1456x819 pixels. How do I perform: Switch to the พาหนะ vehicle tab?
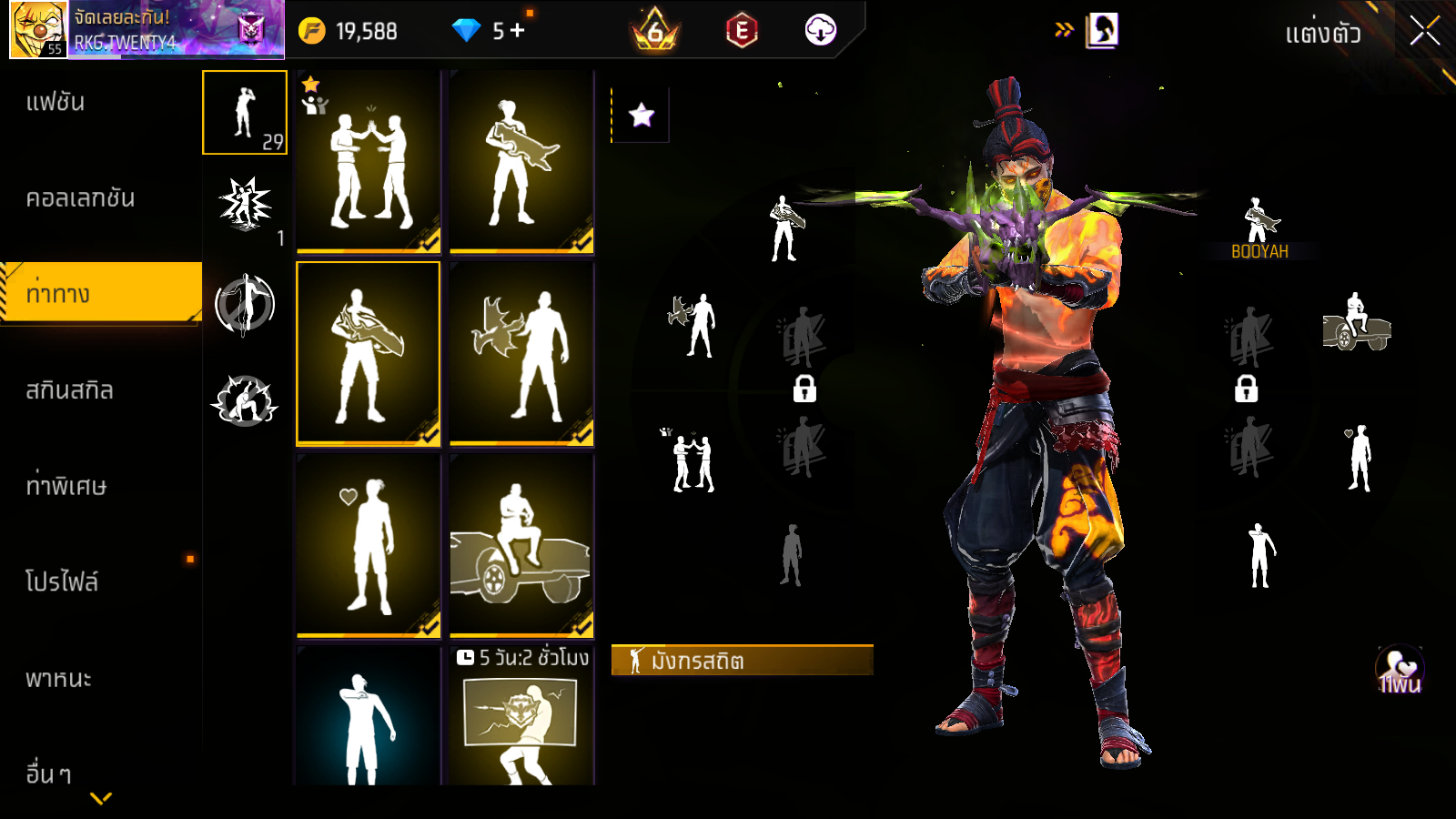(x=59, y=679)
